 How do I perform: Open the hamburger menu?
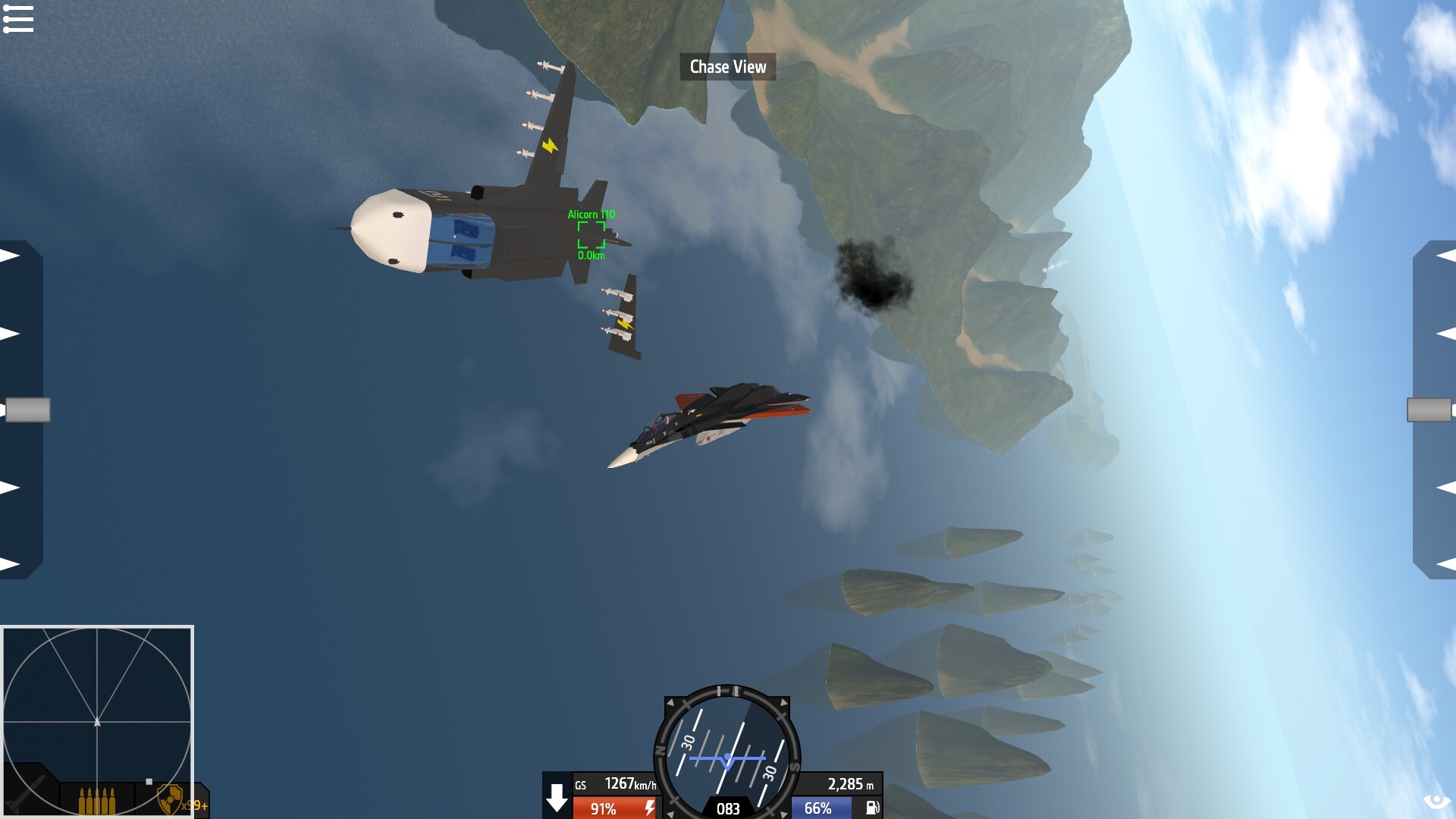click(18, 19)
